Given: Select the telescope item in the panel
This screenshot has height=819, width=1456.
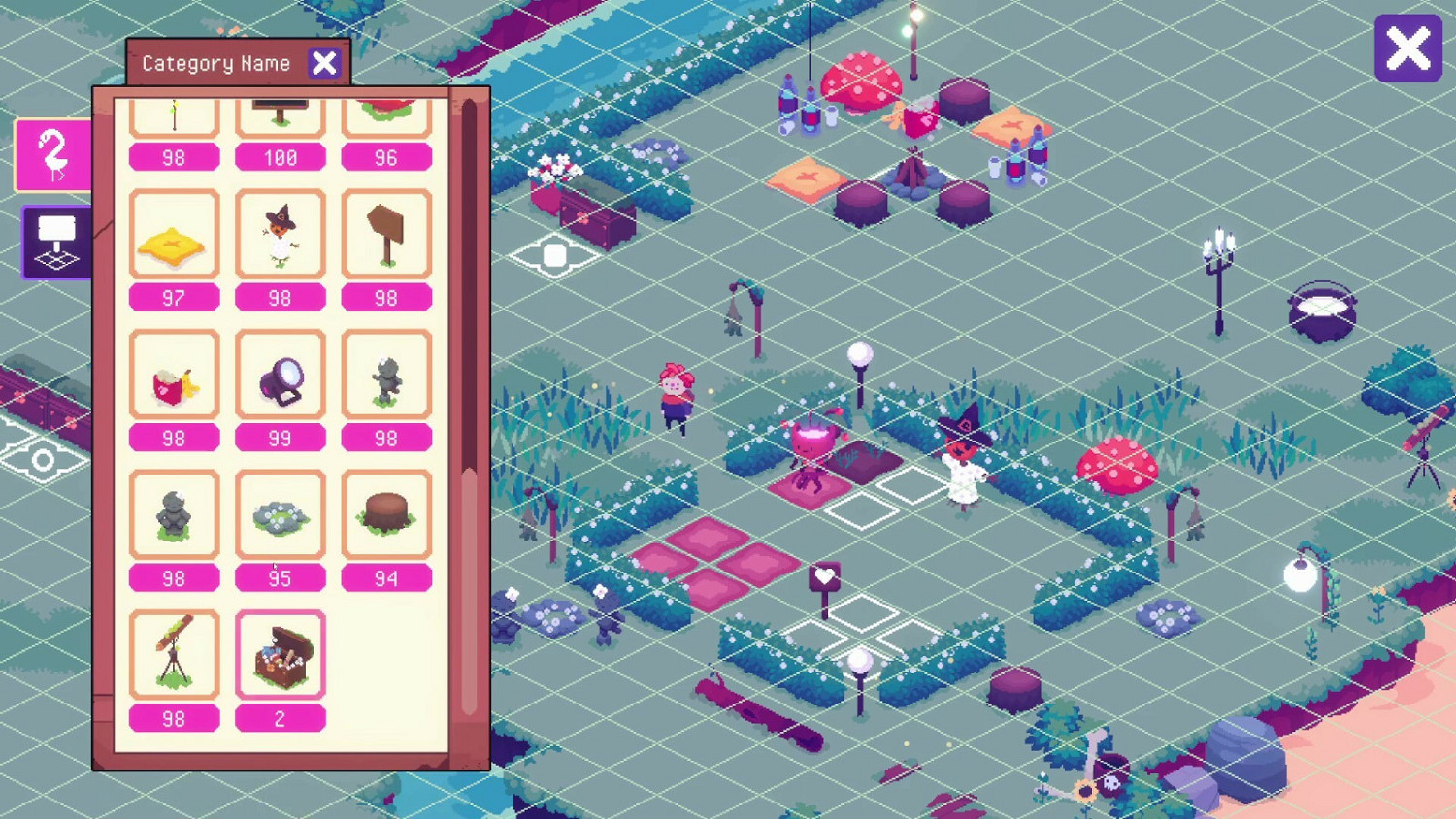Looking at the screenshot, I should click(175, 653).
